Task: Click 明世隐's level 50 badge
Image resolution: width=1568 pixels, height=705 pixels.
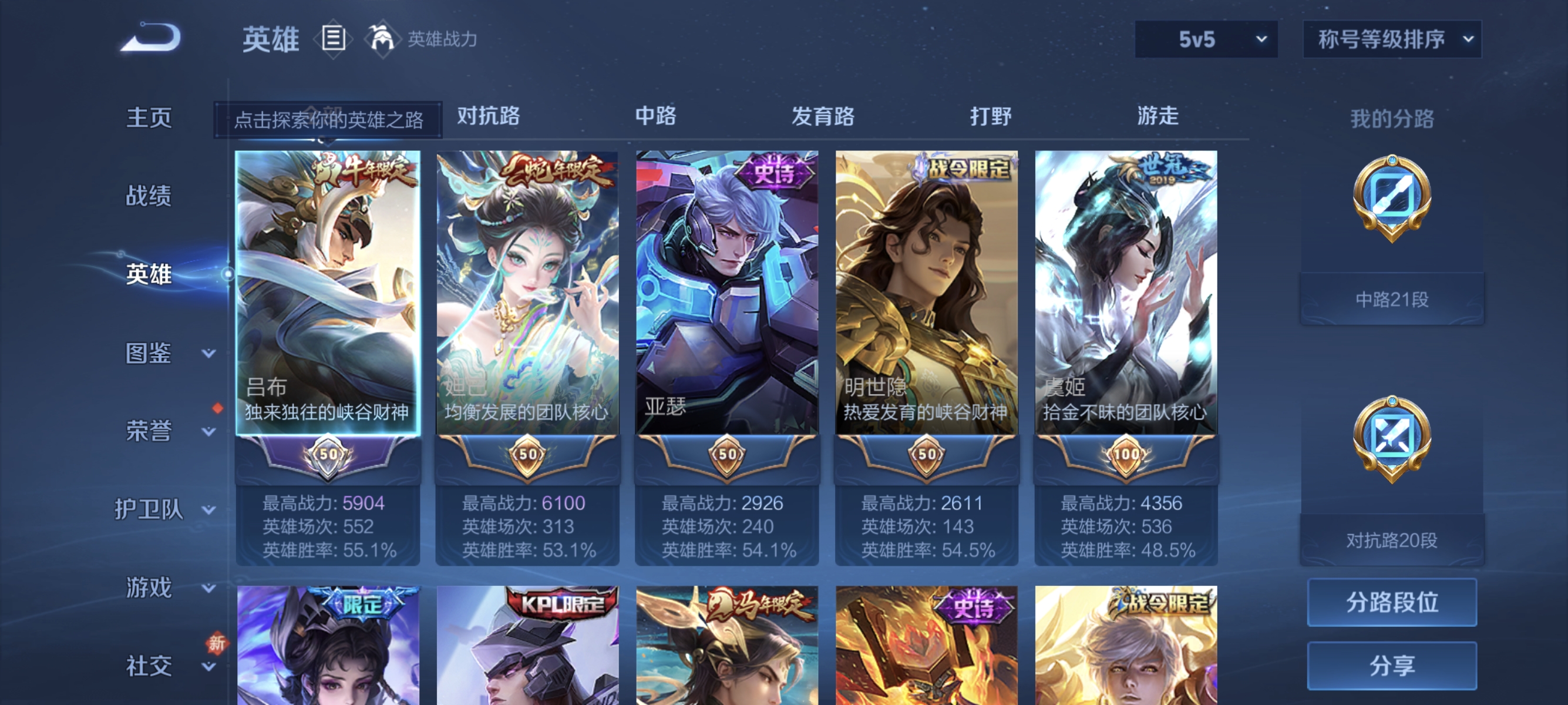Action: 927,454
